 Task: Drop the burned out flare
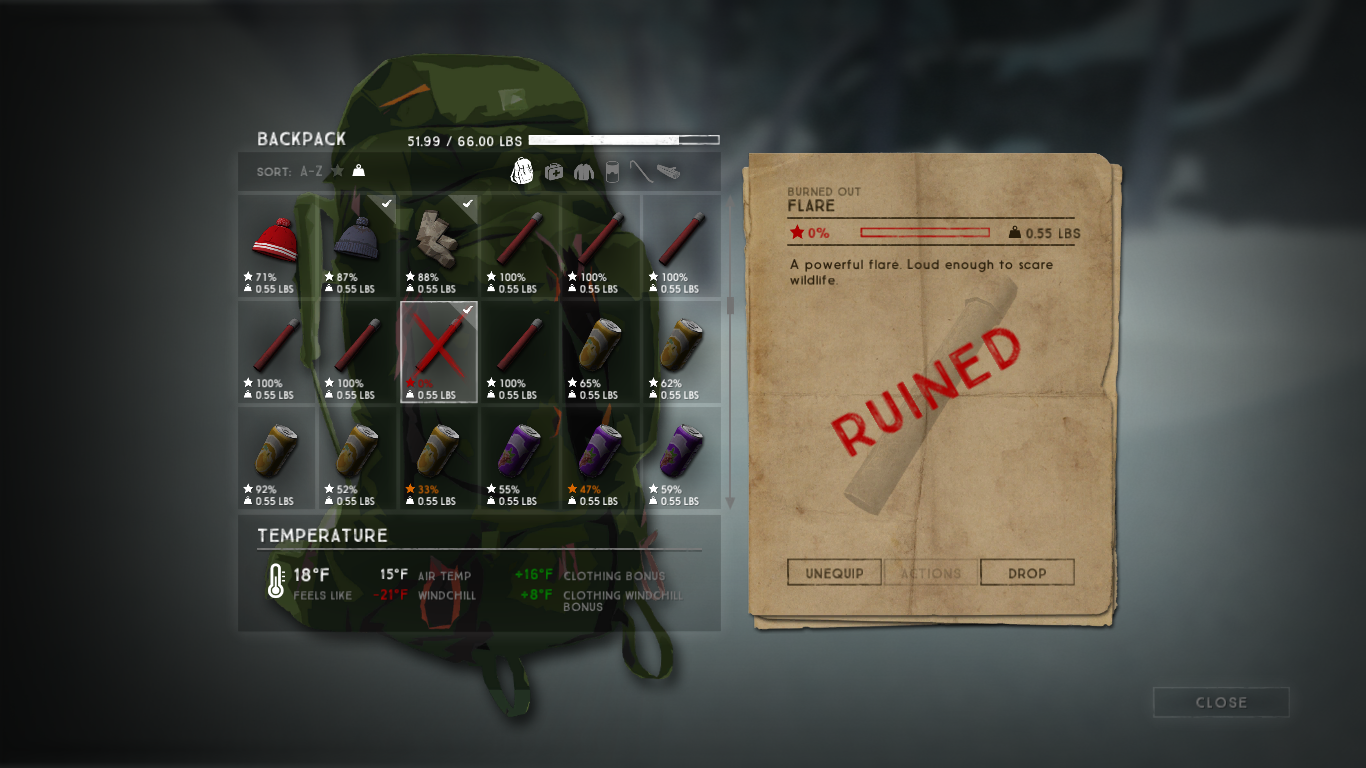coord(1027,573)
